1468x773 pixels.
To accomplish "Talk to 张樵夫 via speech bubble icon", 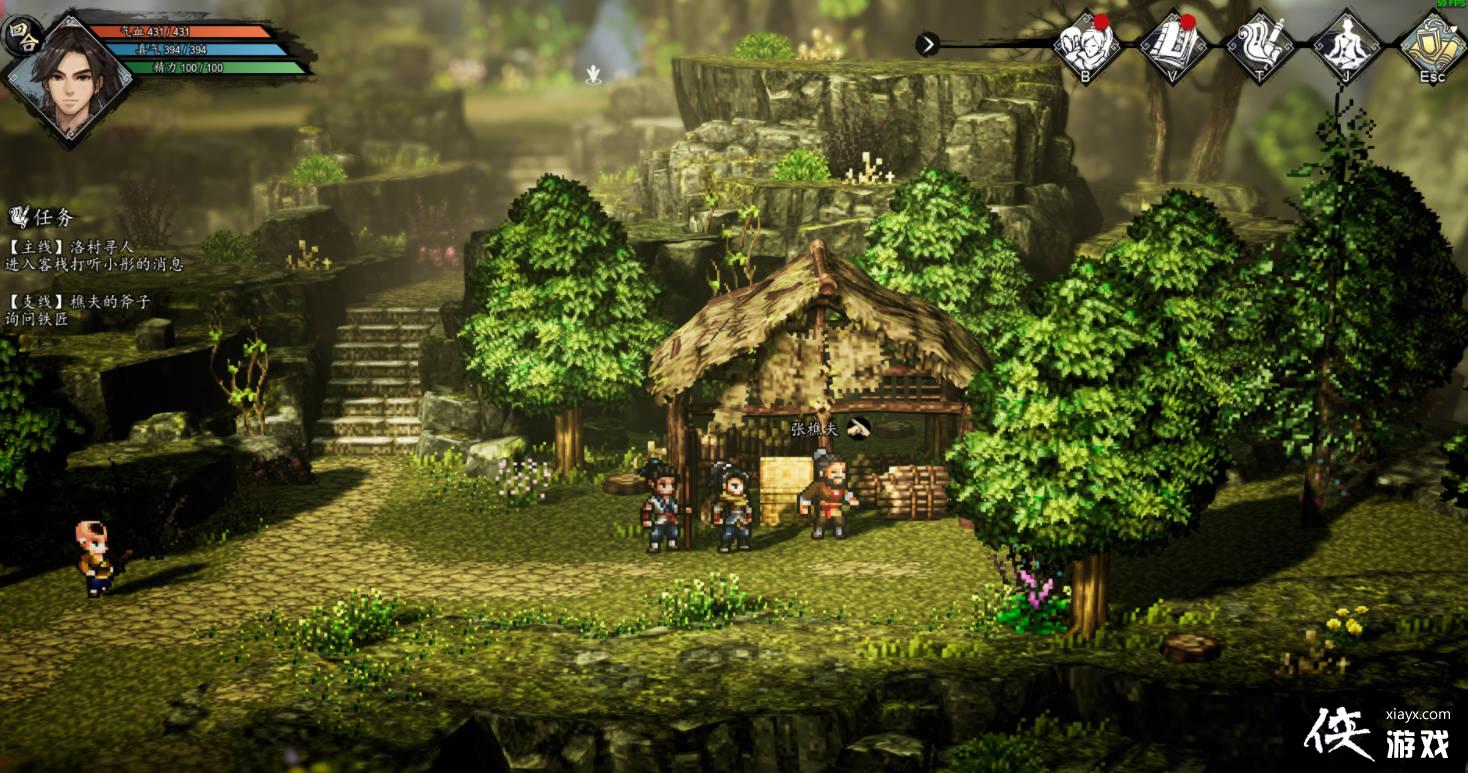I will tap(858, 428).
